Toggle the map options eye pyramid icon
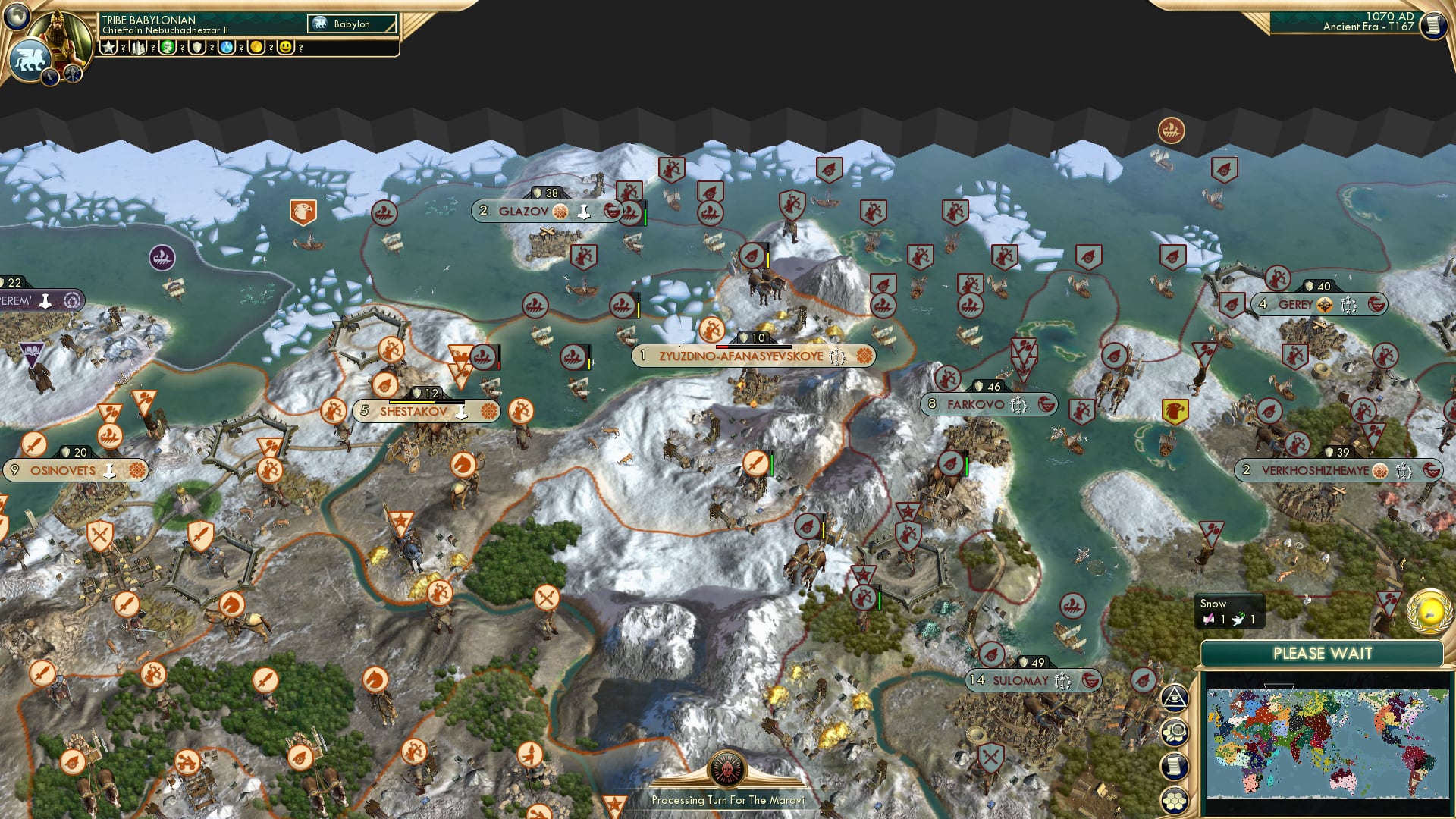1456x819 pixels. pos(1175,698)
